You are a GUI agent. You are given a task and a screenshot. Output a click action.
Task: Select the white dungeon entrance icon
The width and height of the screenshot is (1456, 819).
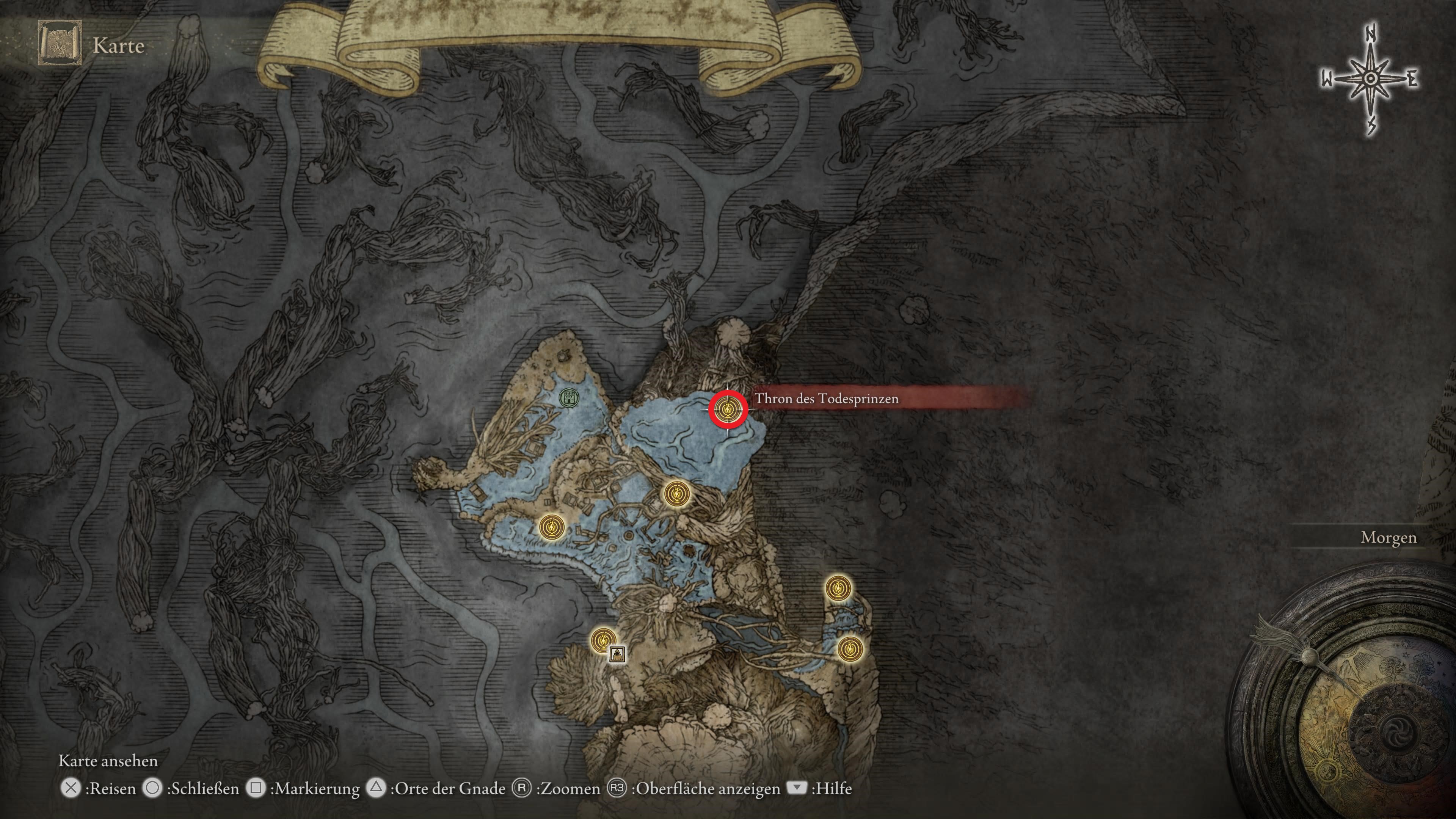tap(618, 654)
